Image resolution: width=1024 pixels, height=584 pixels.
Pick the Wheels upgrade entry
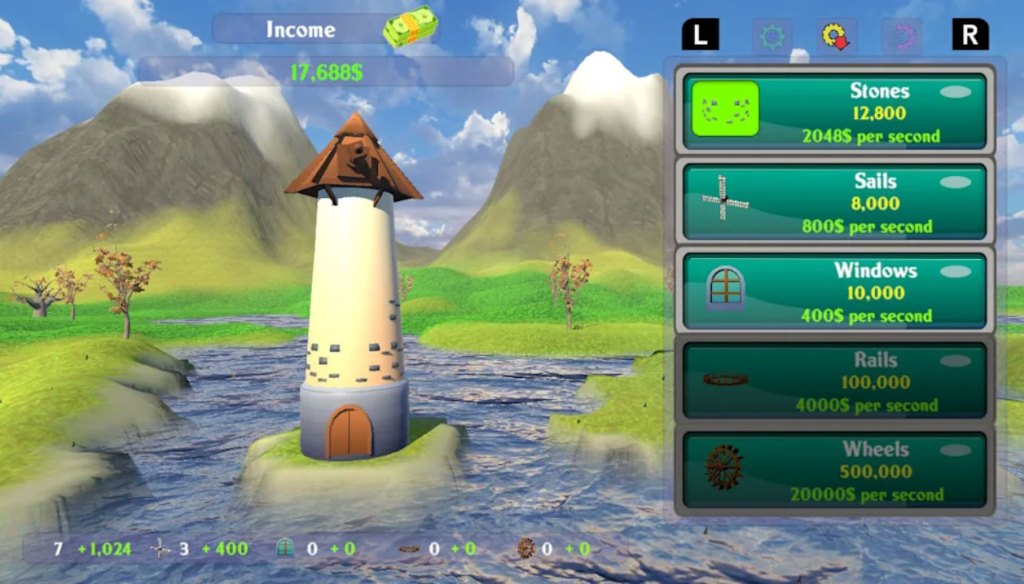pos(834,471)
